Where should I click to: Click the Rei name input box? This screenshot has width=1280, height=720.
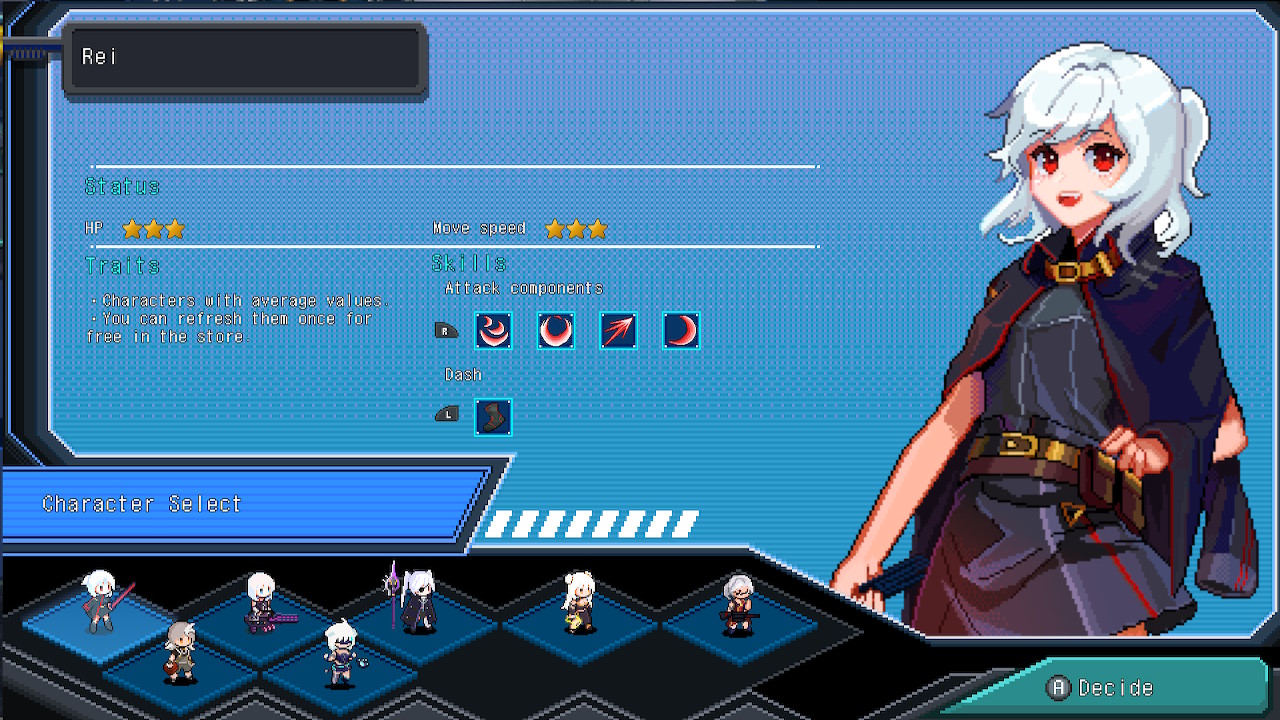pos(245,58)
